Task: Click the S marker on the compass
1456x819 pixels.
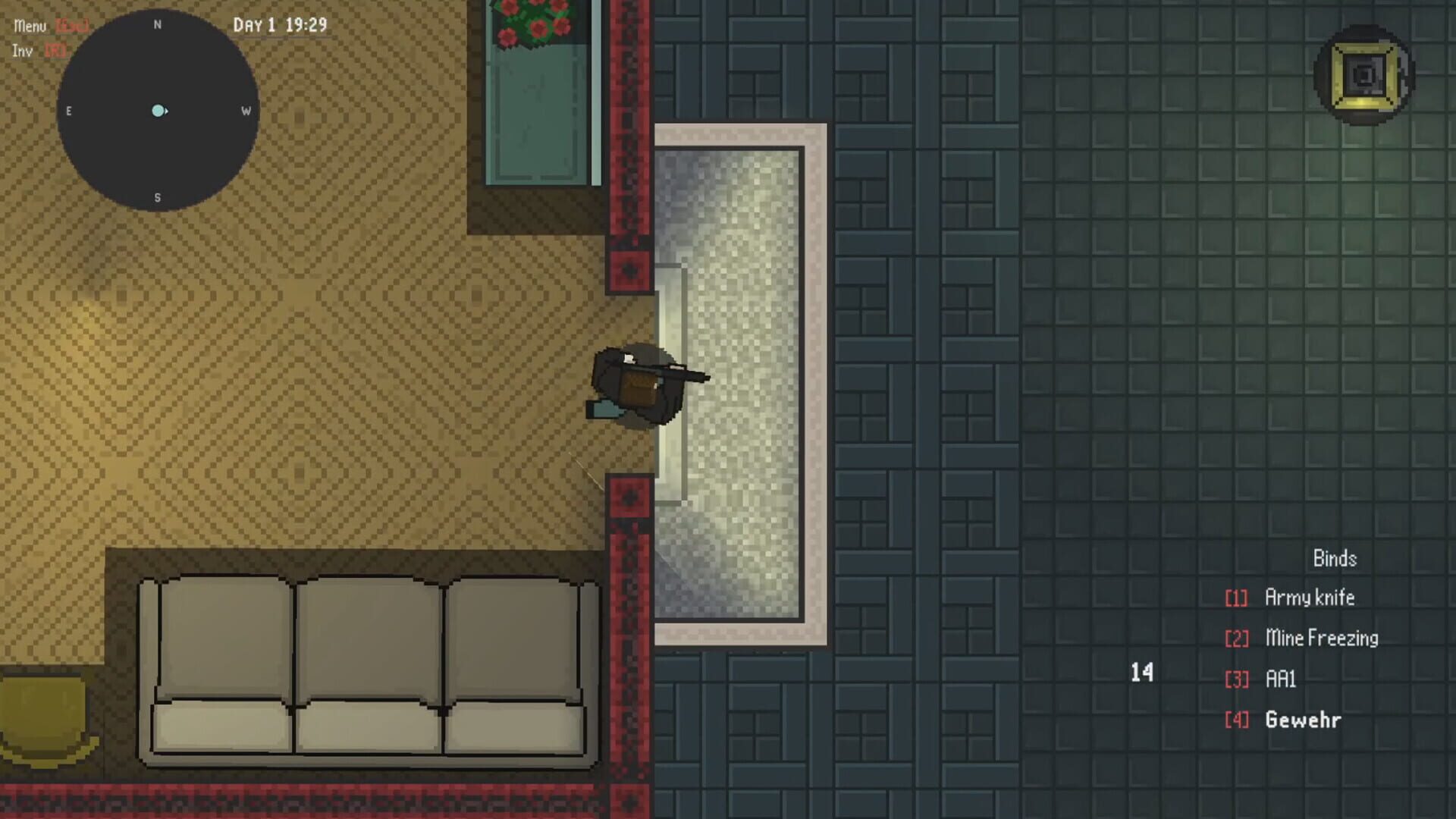Action: click(157, 196)
